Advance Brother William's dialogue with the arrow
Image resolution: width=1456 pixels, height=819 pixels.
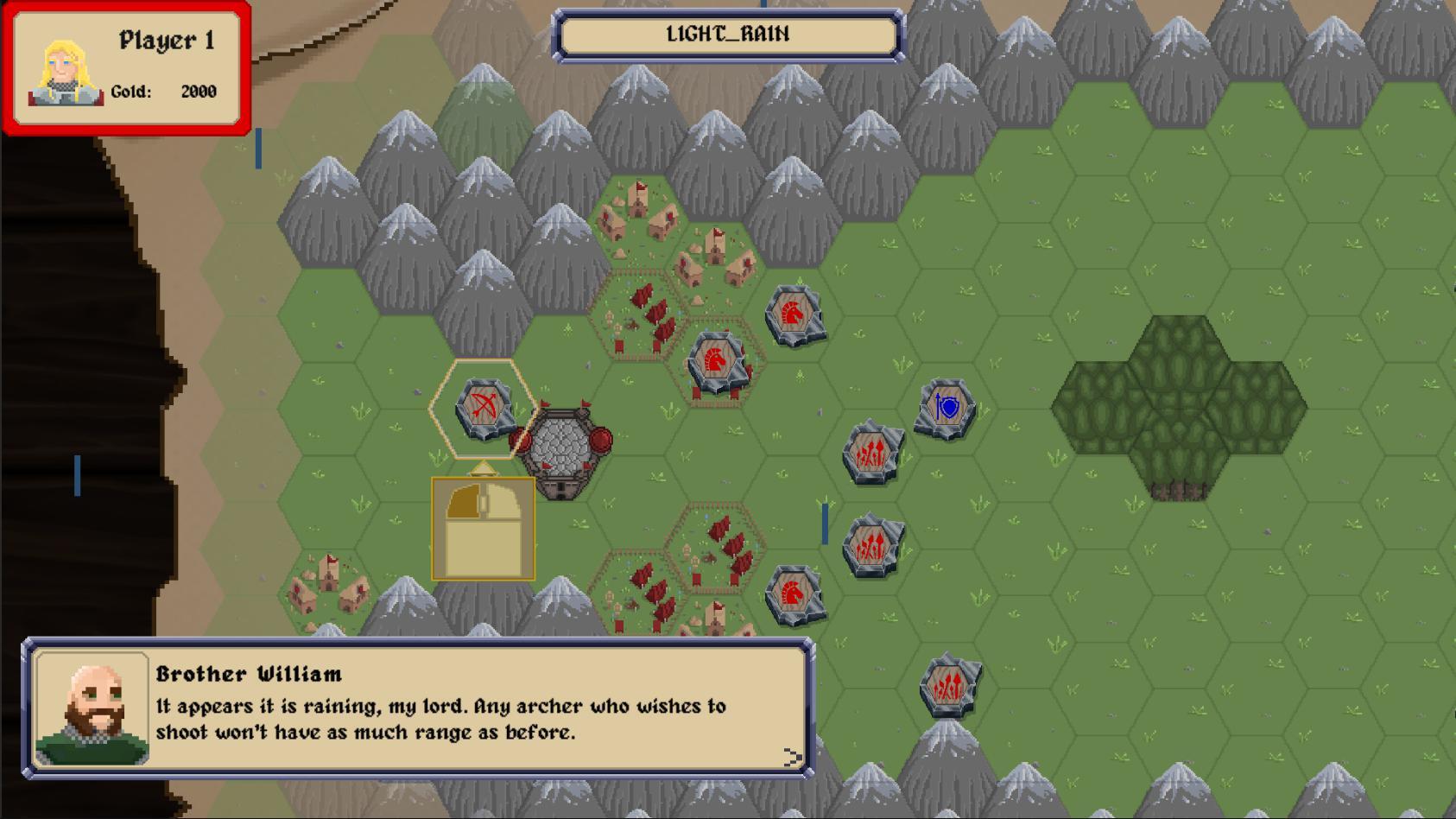point(792,758)
